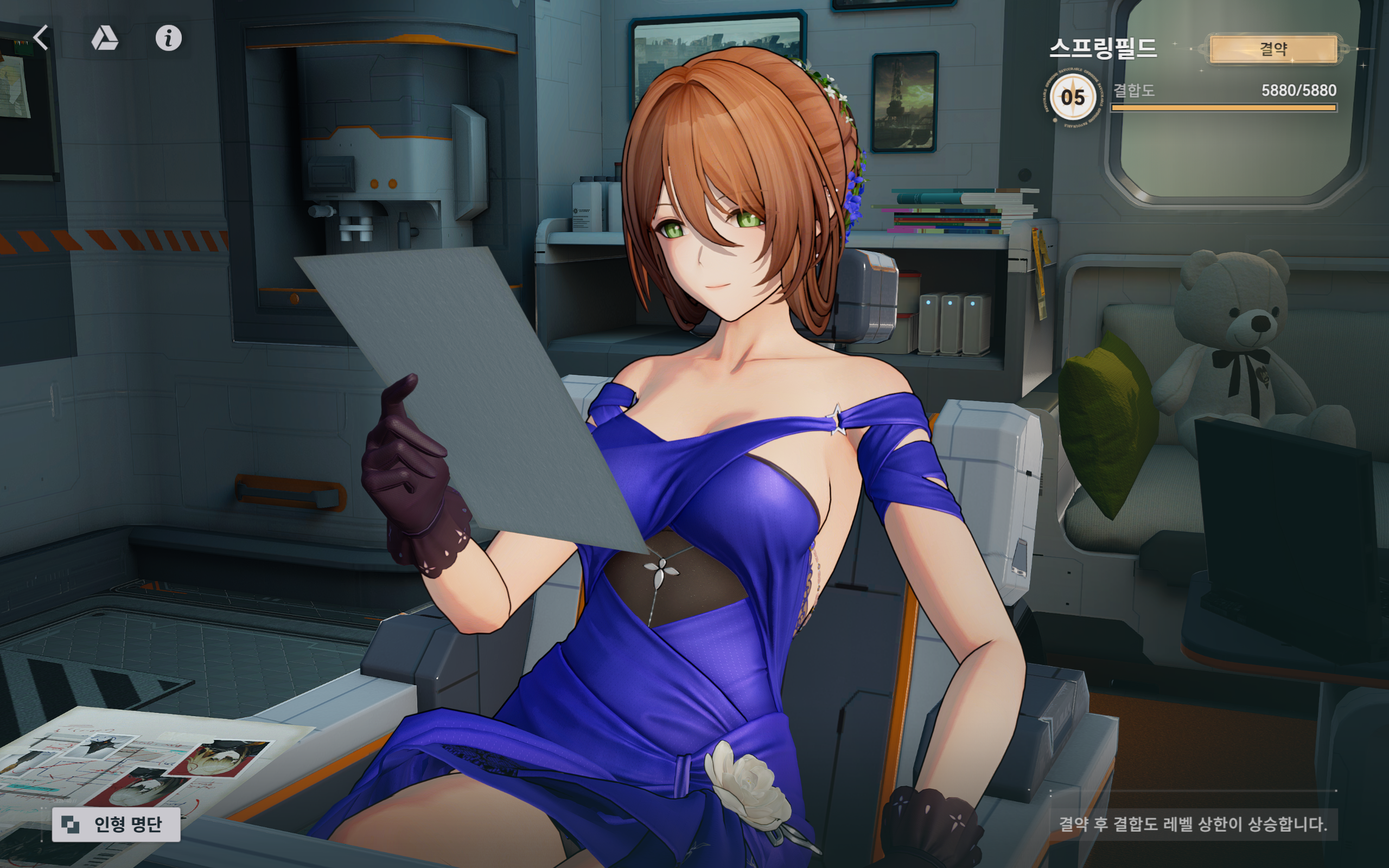This screenshot has height=868, width=1389.
Task: Open the triangle home icon
Action: (x=105, y=39)
